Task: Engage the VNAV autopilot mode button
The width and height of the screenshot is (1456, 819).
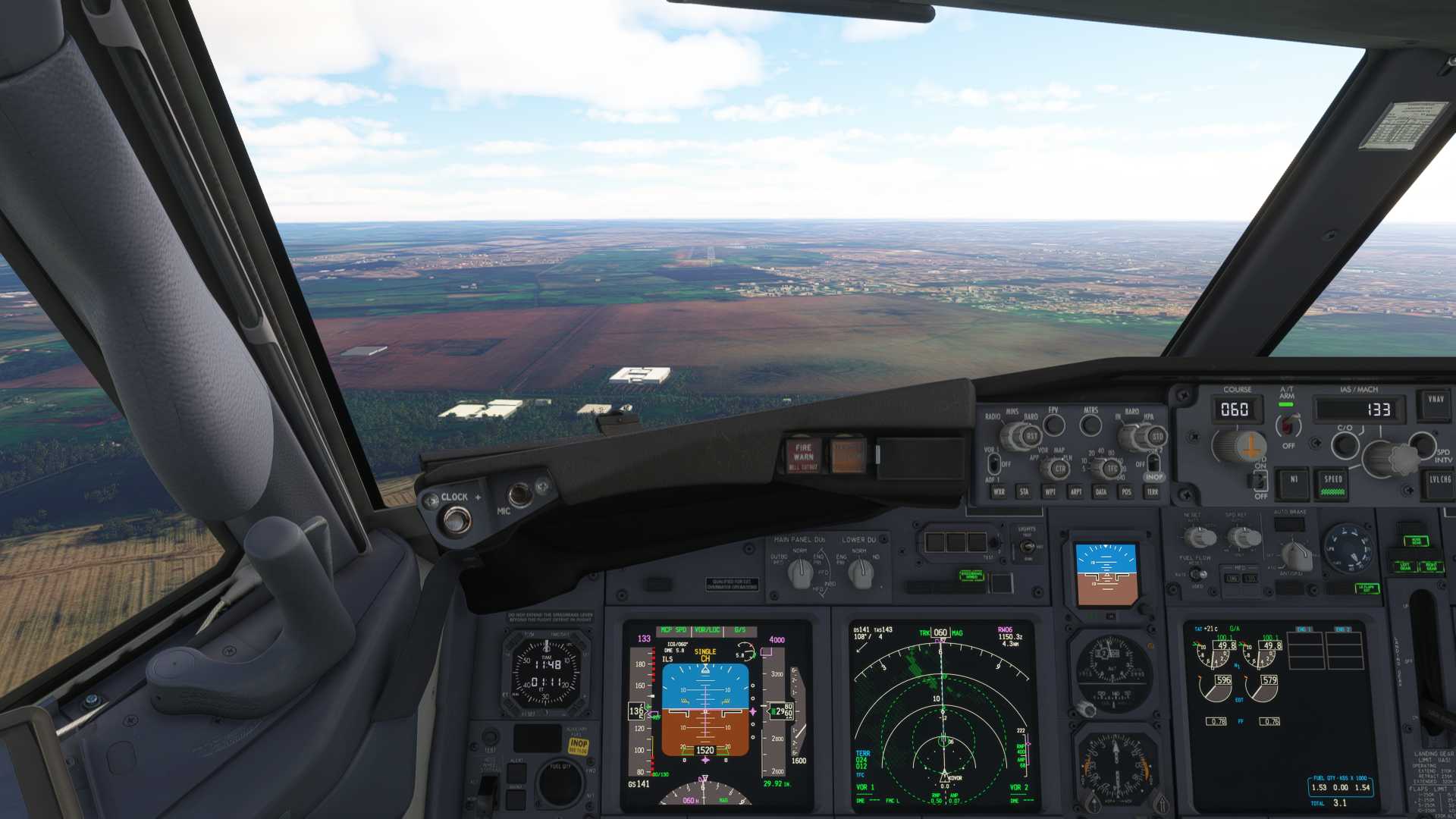Action: (x=1436, y=402)
